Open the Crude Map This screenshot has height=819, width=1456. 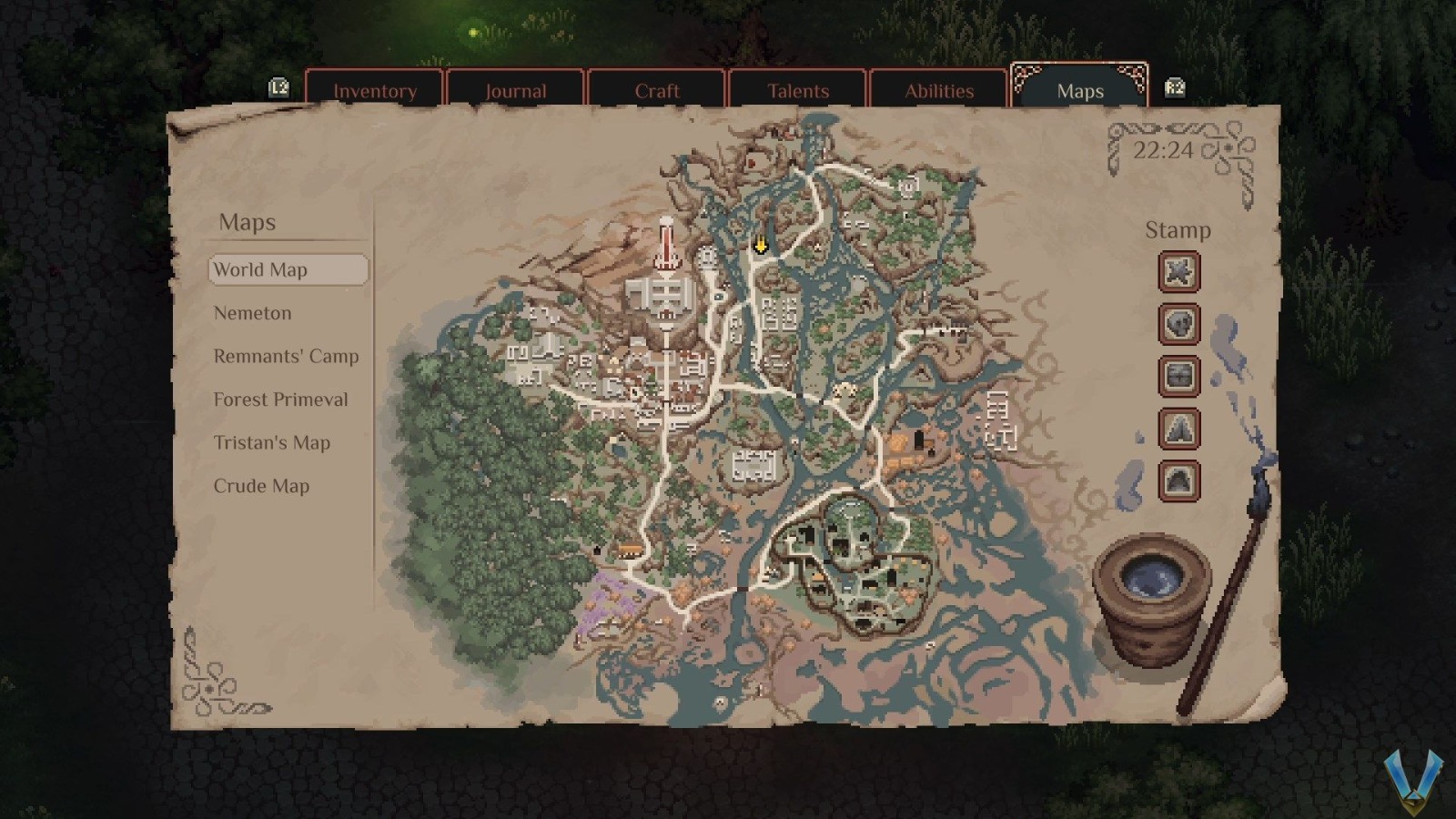tap(261, 486)
